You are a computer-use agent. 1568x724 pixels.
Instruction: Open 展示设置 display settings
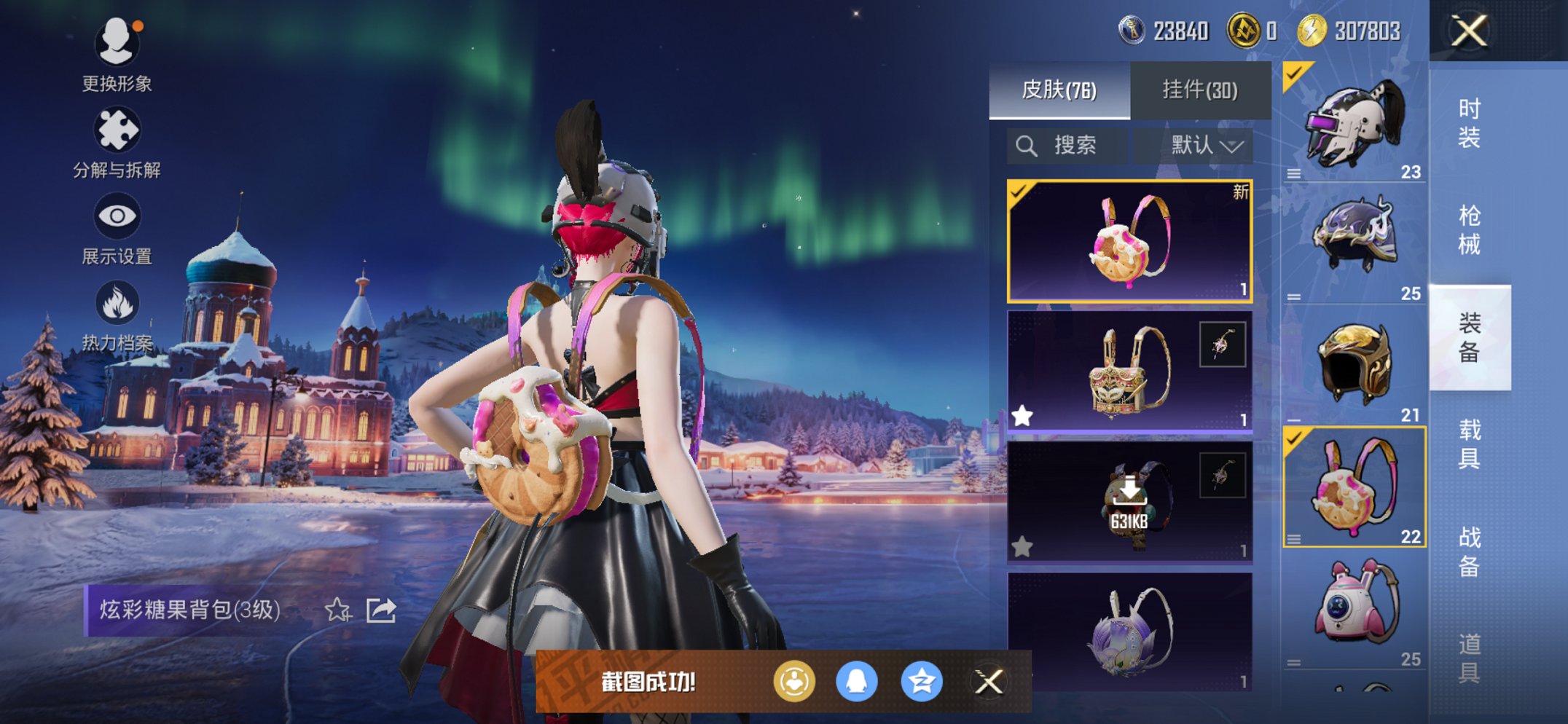click(x=117, y=228)
